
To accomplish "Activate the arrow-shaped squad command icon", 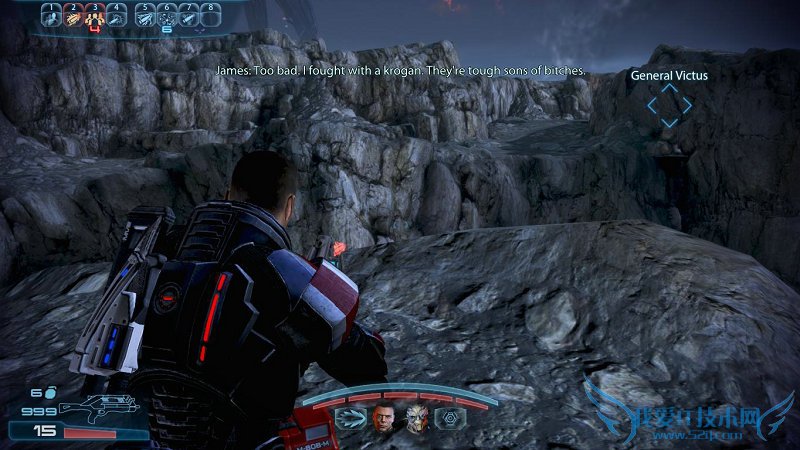I will click(349, 418).
